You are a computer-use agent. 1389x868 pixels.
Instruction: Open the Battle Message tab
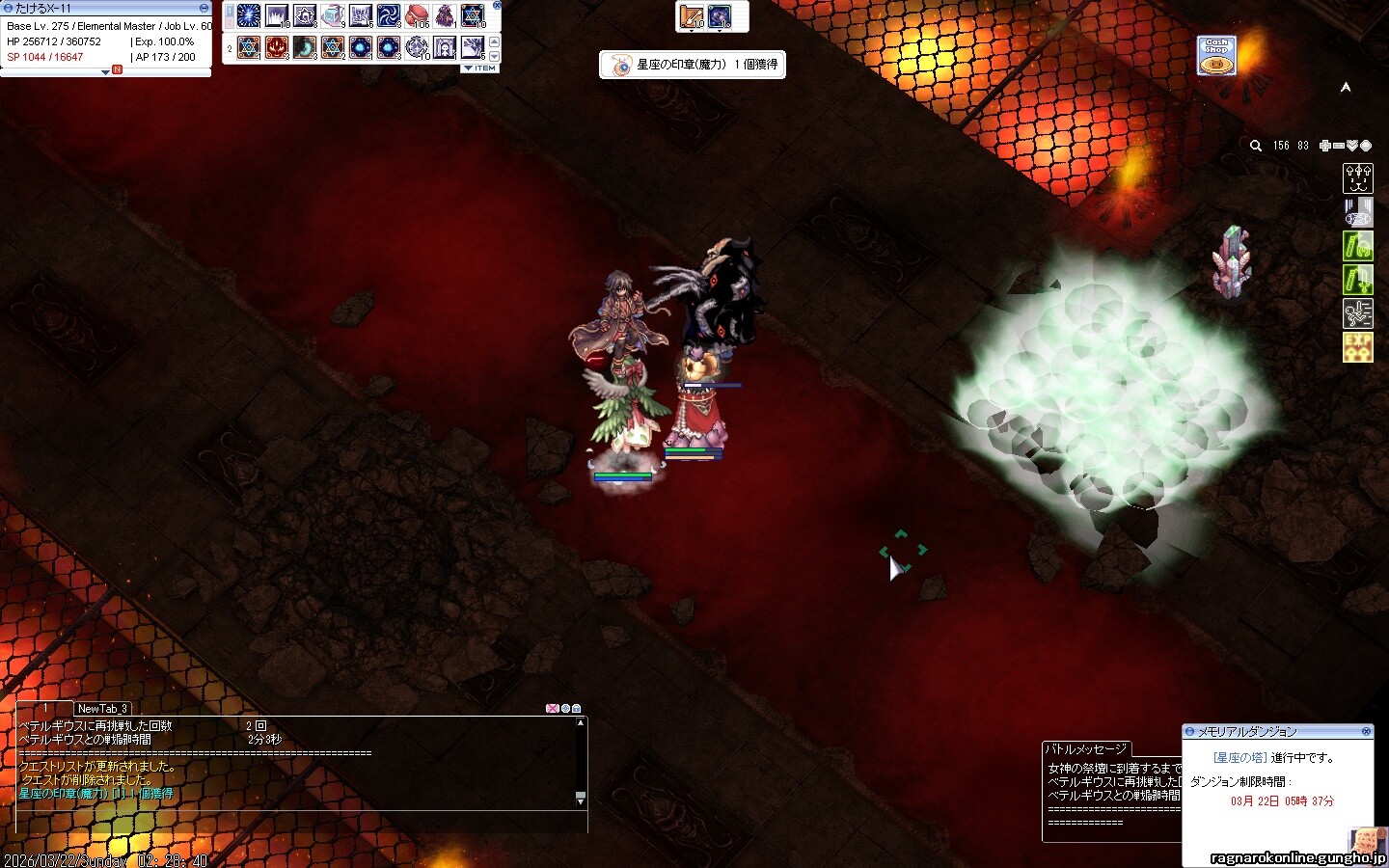(x=1086, y=748)
